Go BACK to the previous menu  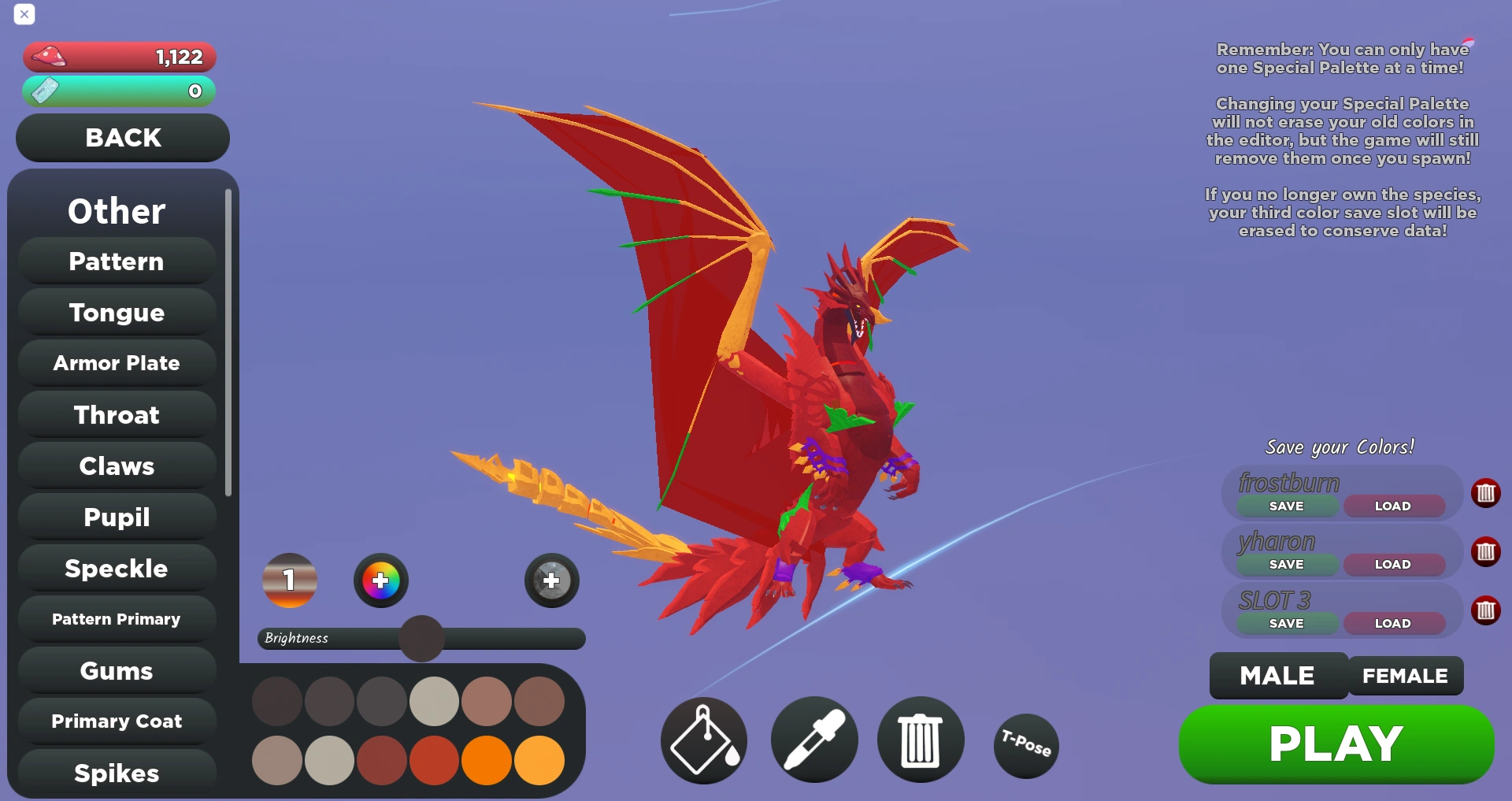(121, 138)
